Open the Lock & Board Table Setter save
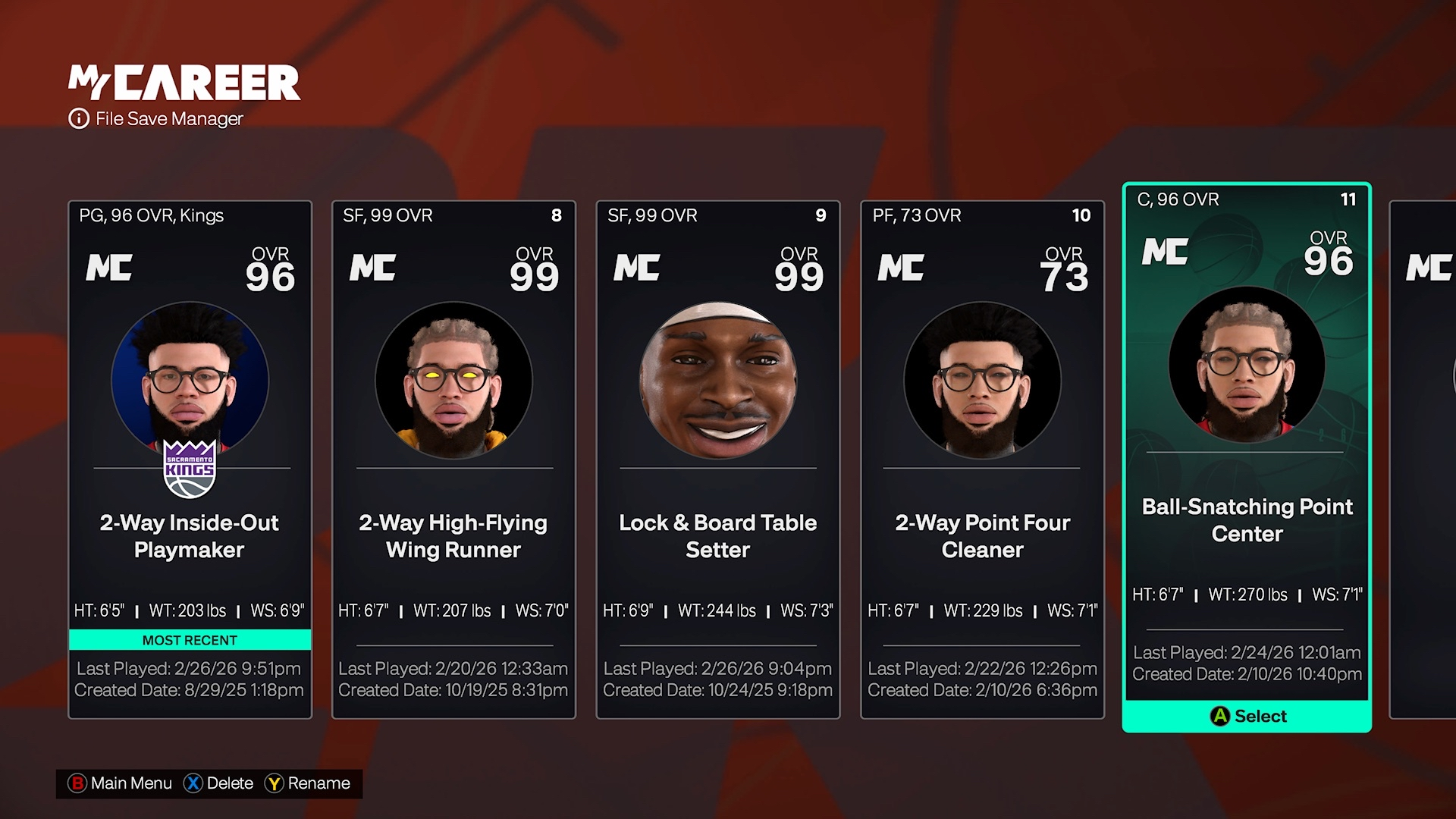This screenshot has width=1456, height=819. [717, 459]
